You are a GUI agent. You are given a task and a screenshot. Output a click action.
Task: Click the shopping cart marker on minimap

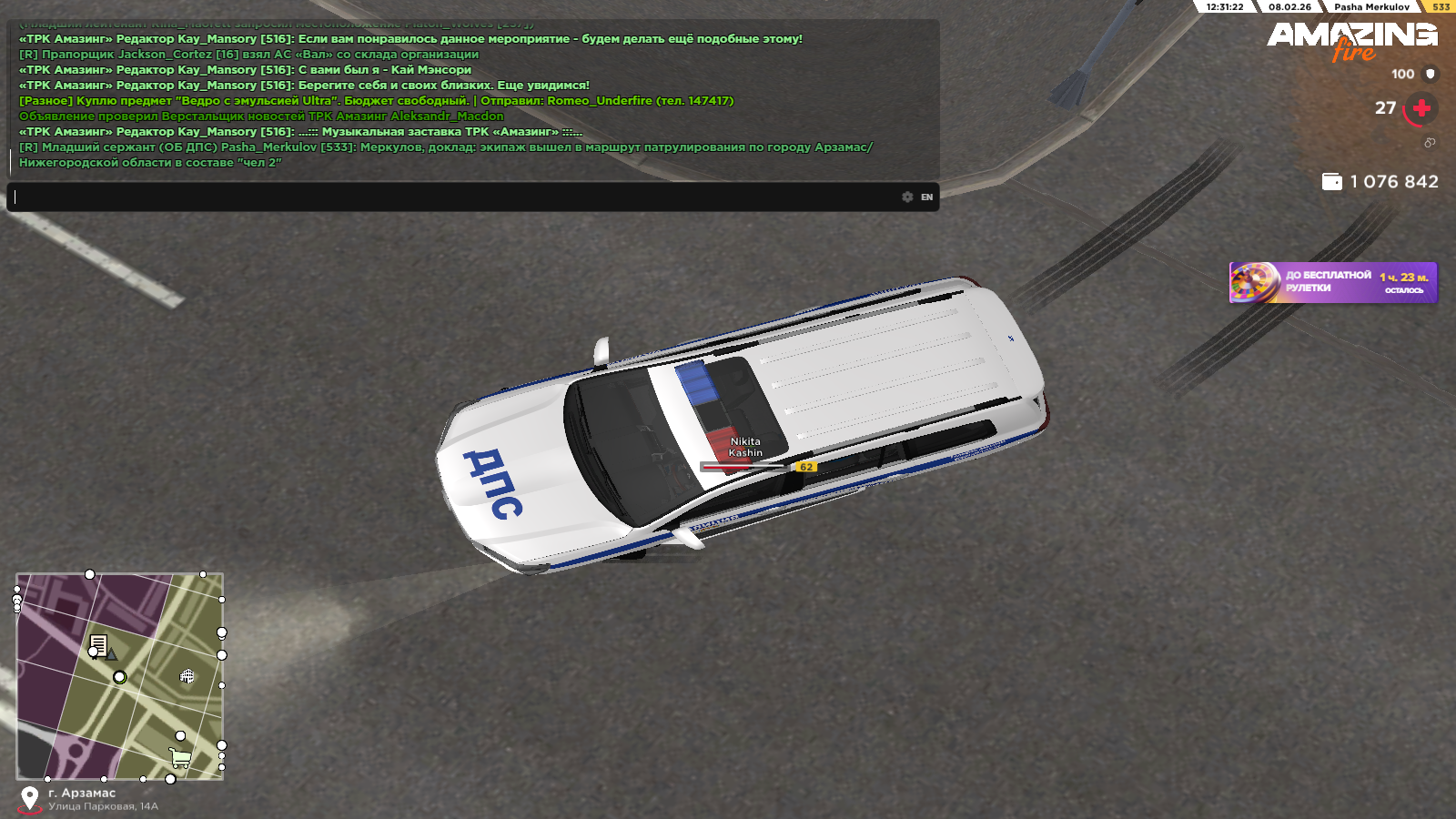coord(180,757)
